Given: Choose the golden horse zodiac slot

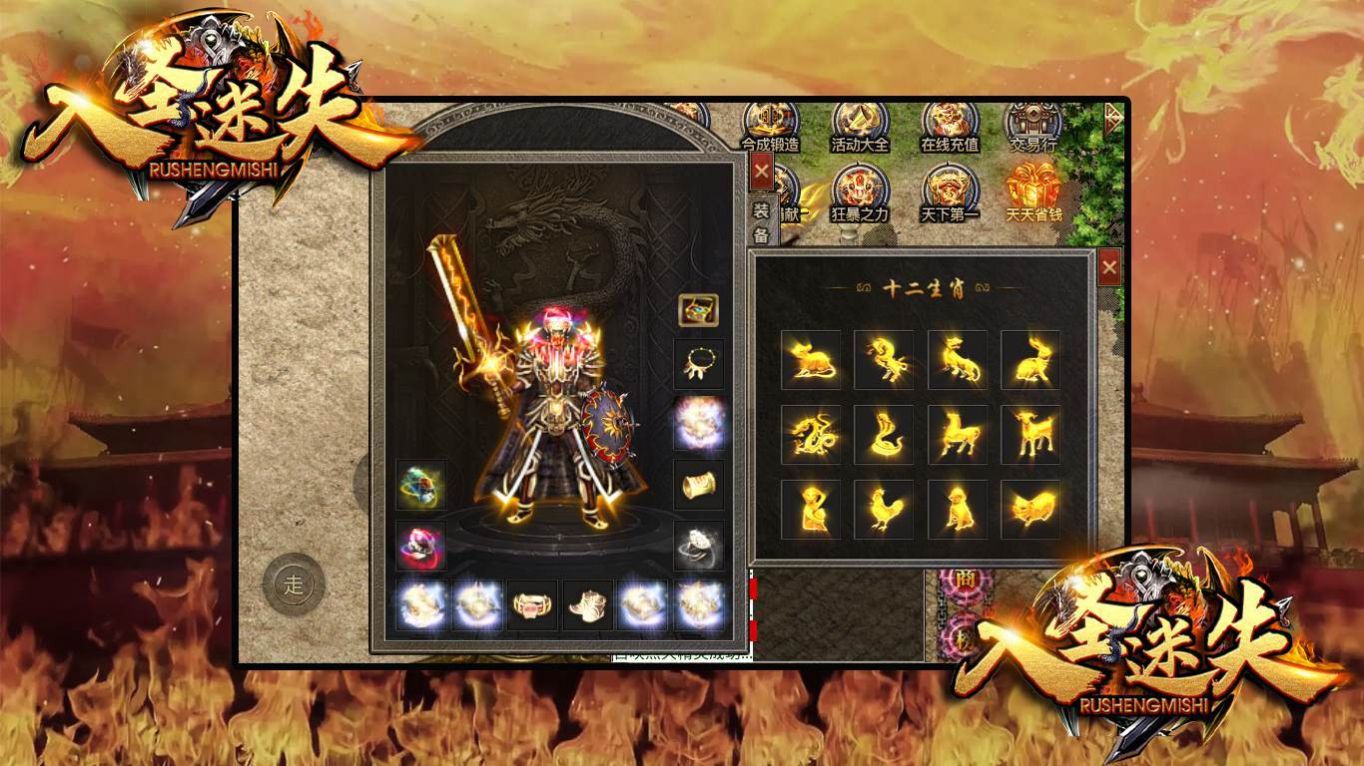Looking at the screenshot, I should click(957, 435).
